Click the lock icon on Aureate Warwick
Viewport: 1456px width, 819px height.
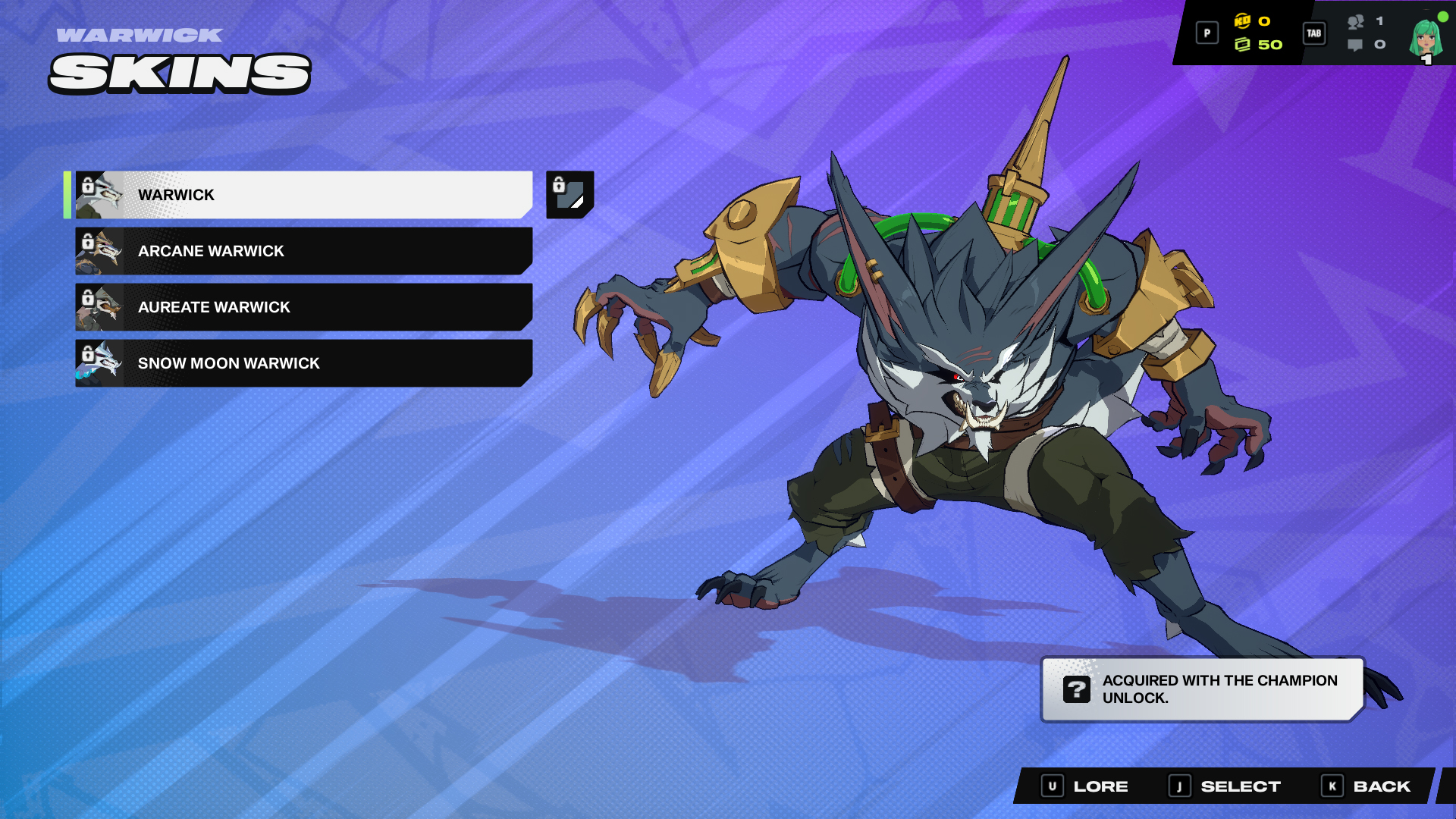pos(89,297)
